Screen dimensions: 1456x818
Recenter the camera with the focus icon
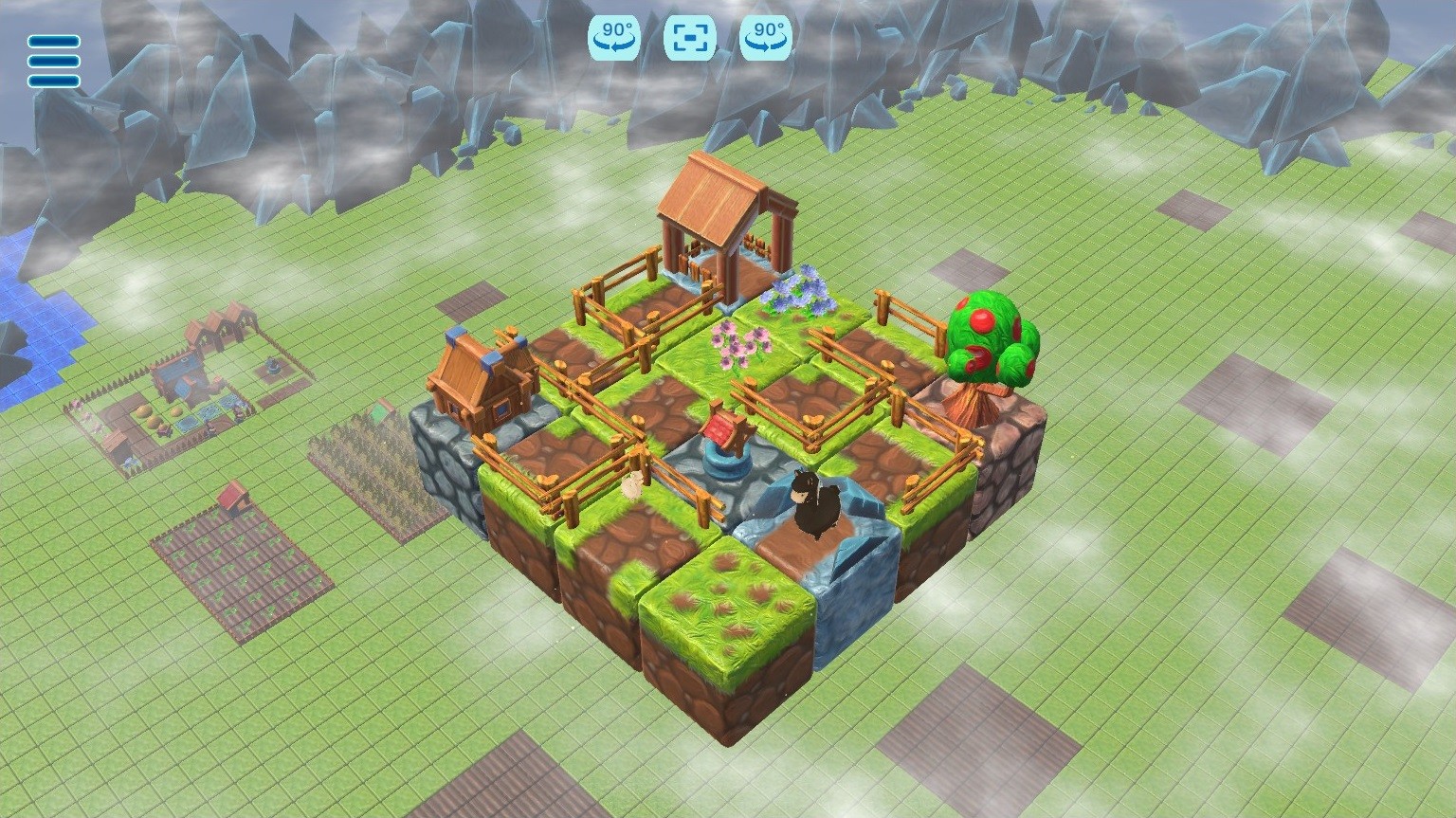689,39
